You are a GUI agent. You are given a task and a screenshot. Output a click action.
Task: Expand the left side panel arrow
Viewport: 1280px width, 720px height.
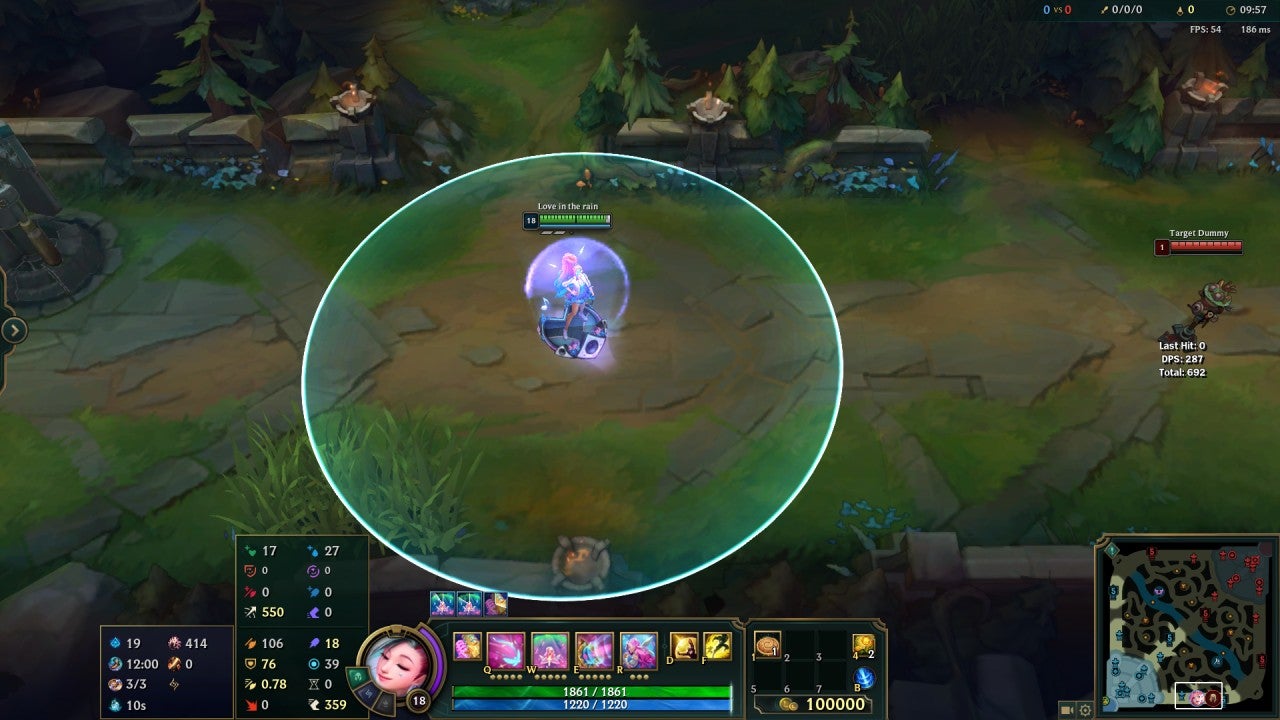pos(14,330)
